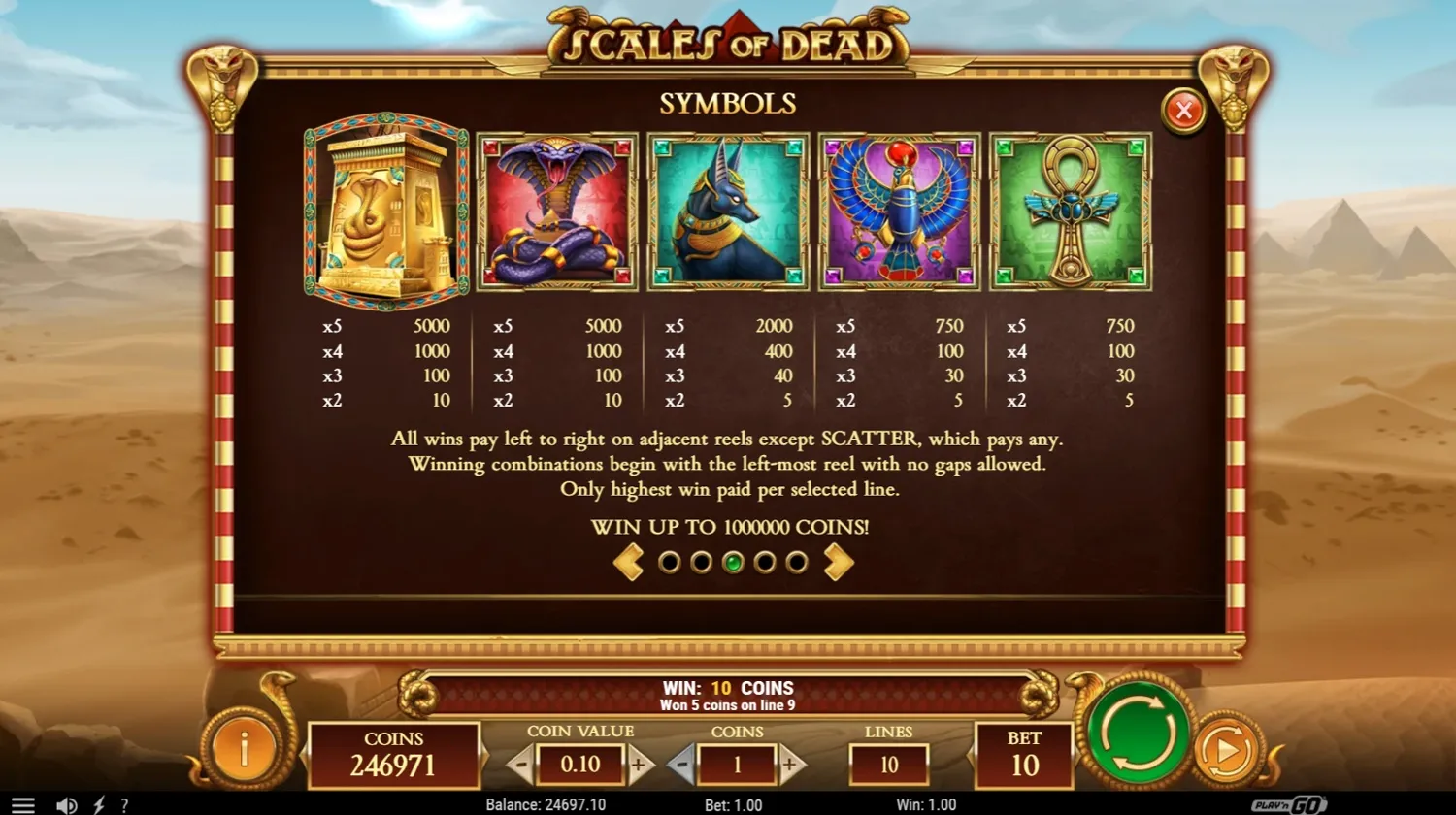The width and height of the screenshot is (1456, 815).
Task: Close the Symbols paytable overlay
Action: (x=1183, y=110)
